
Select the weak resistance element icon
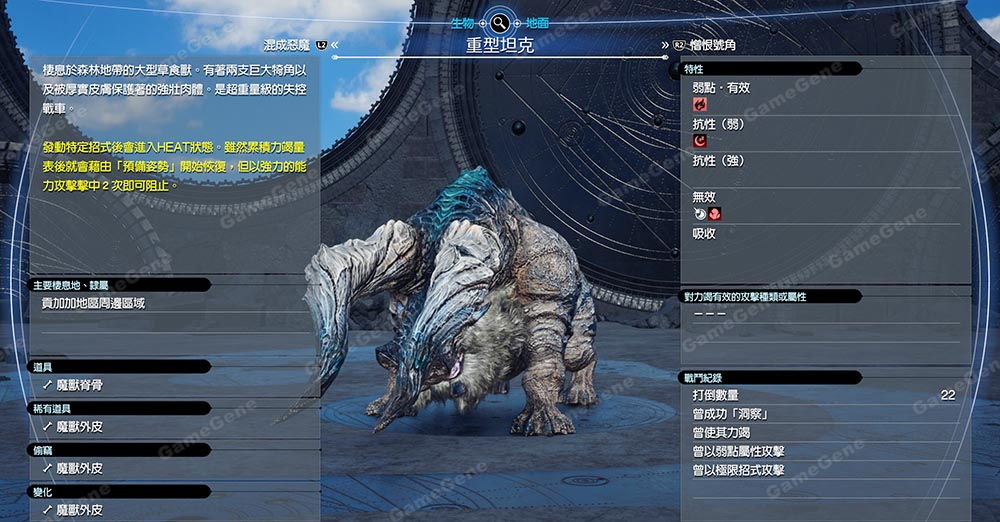[x=699, y=141]
